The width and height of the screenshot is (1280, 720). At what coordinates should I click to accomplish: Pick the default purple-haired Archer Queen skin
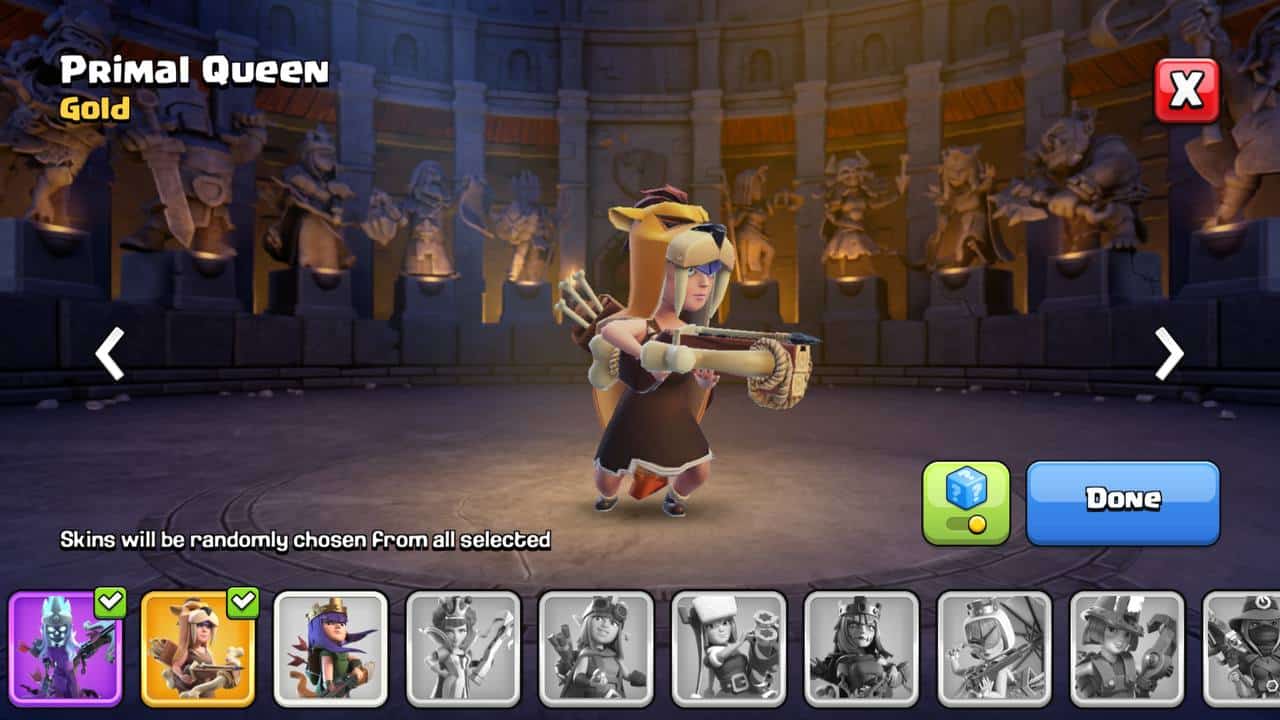331,648
